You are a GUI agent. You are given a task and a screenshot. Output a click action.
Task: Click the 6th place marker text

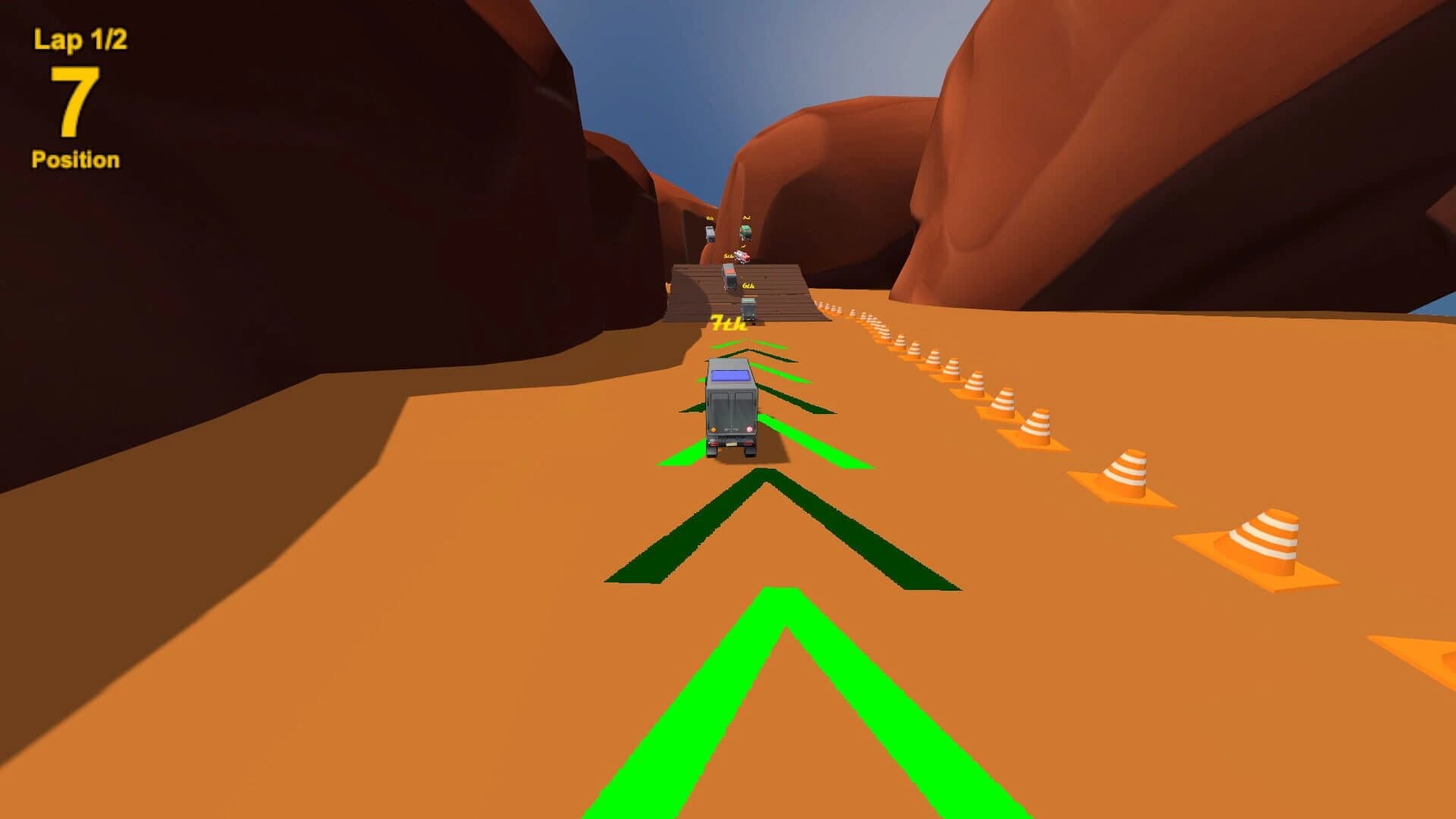click(748, 285)
